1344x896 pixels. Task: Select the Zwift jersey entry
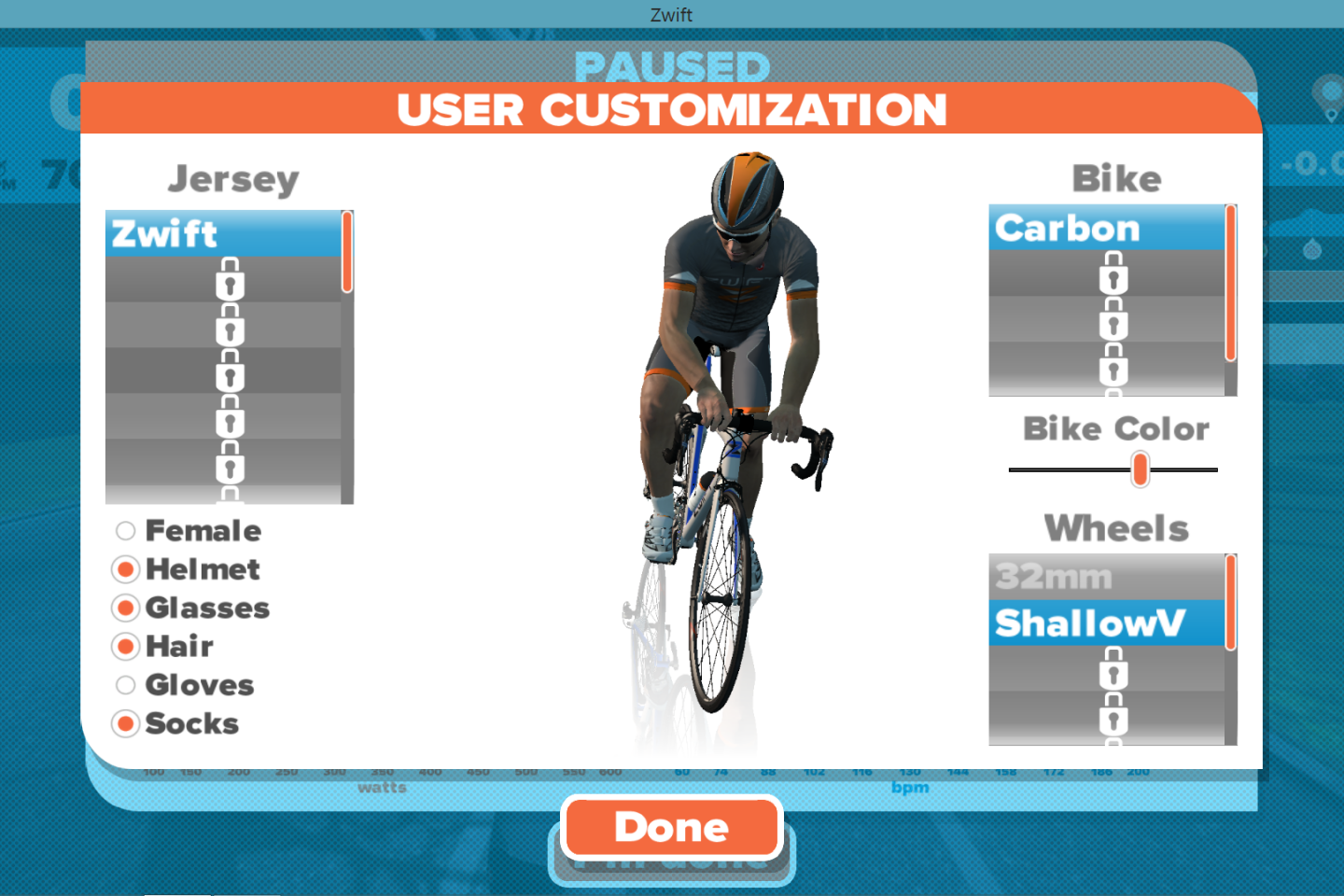point(224,234)
